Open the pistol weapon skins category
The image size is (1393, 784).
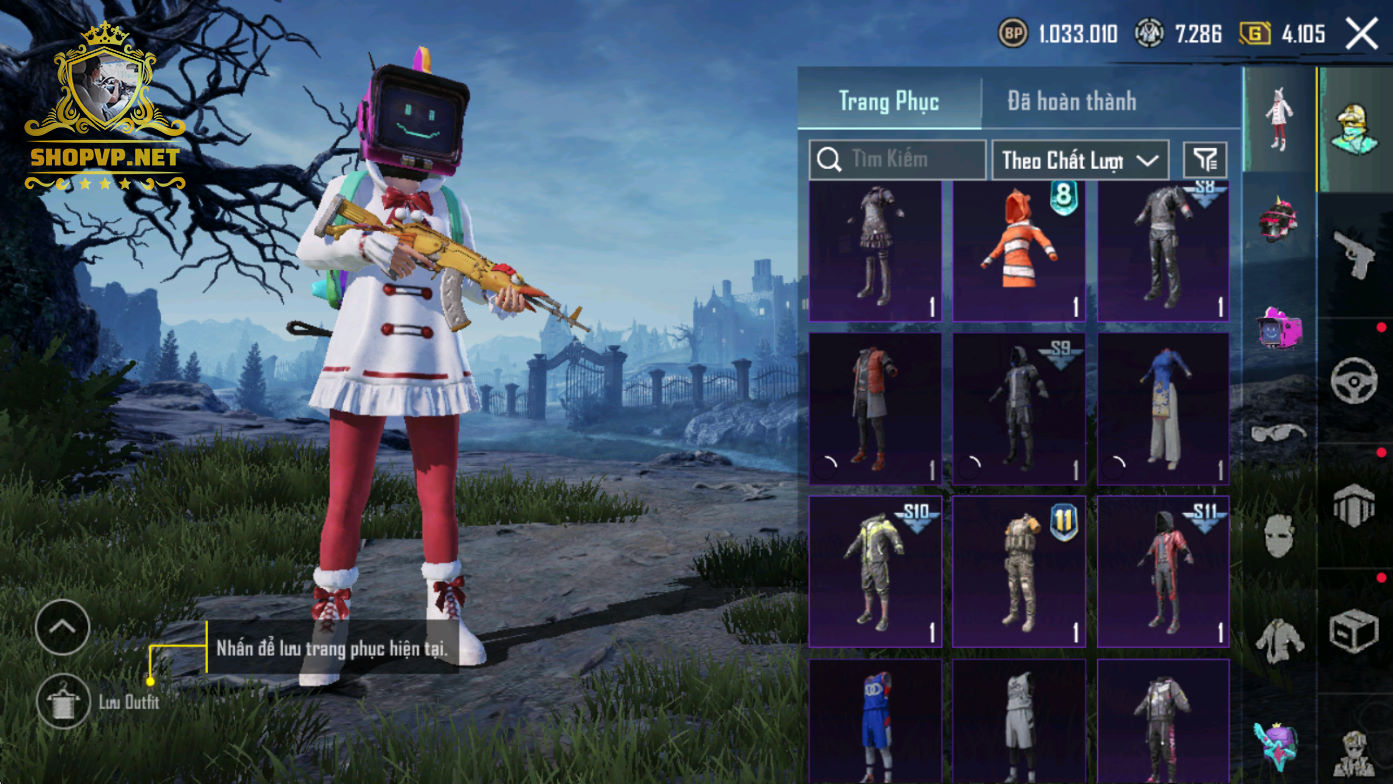tap(1355, 255)
